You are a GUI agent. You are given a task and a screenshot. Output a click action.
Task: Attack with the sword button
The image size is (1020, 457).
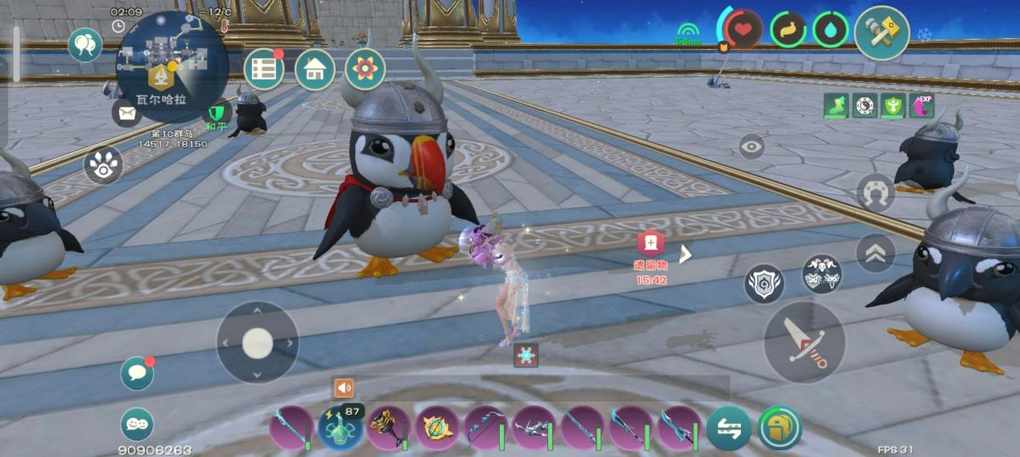pyautogui.click(x=804, y=341)
